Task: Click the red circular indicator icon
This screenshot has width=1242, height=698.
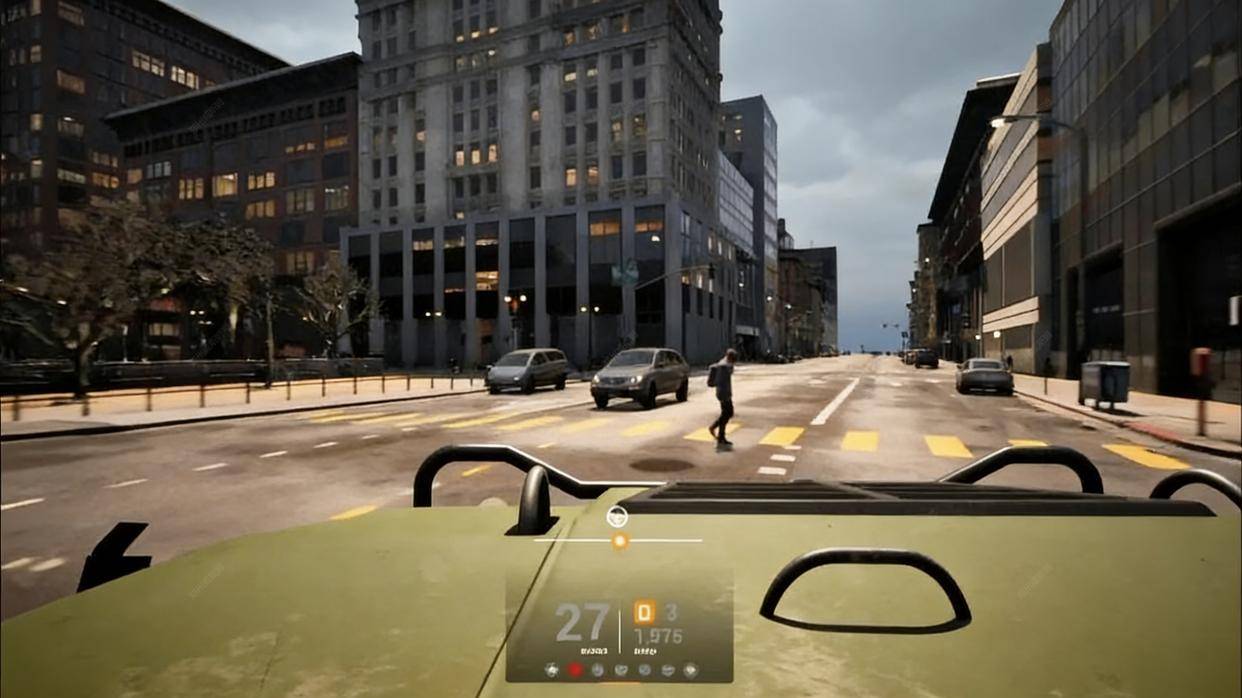Action: (575, 669)
